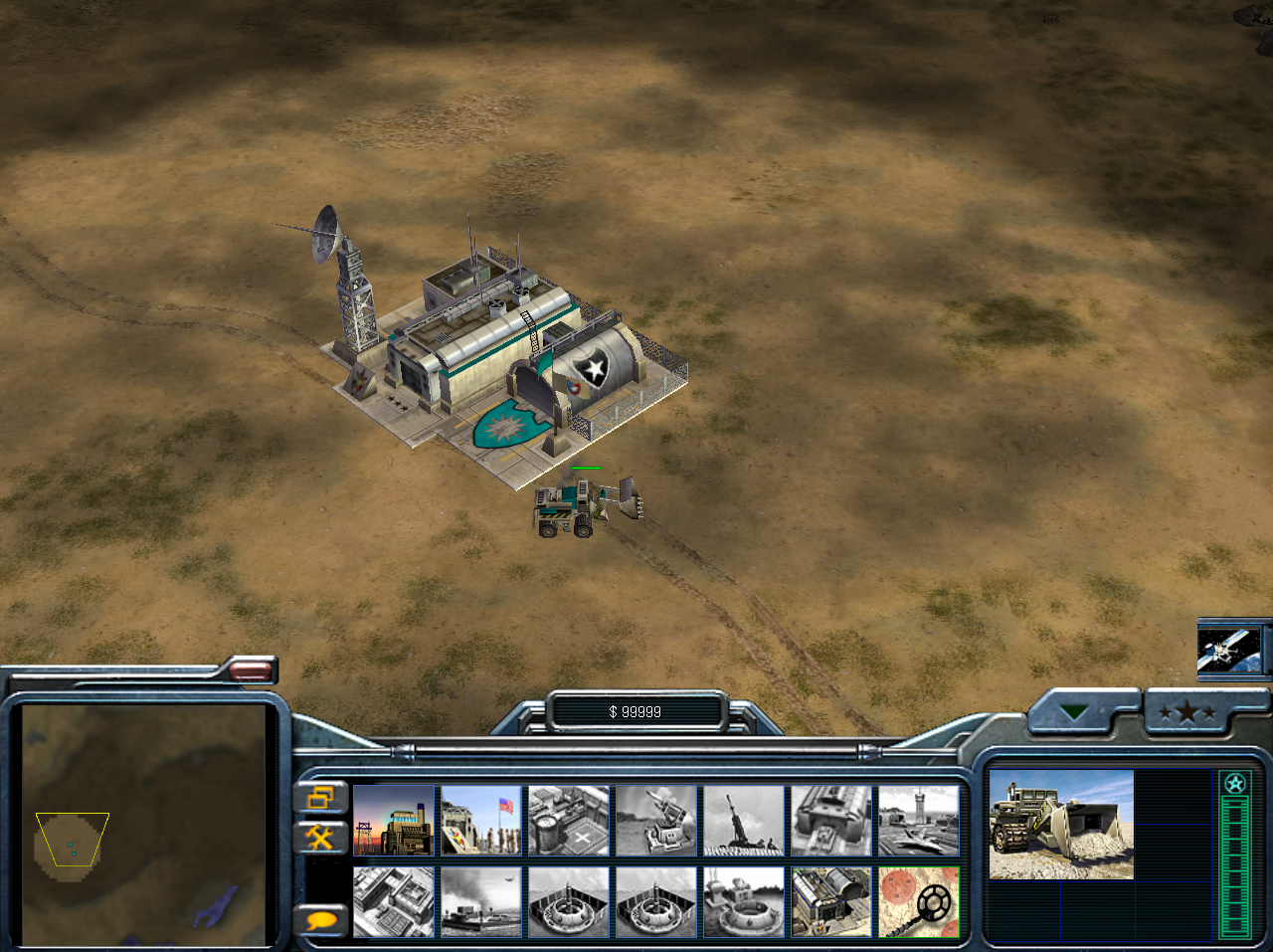Select the Barracks with American flag icon
Image resolution: width=1273 pixels, height=952 pixels.
point(481,821)
